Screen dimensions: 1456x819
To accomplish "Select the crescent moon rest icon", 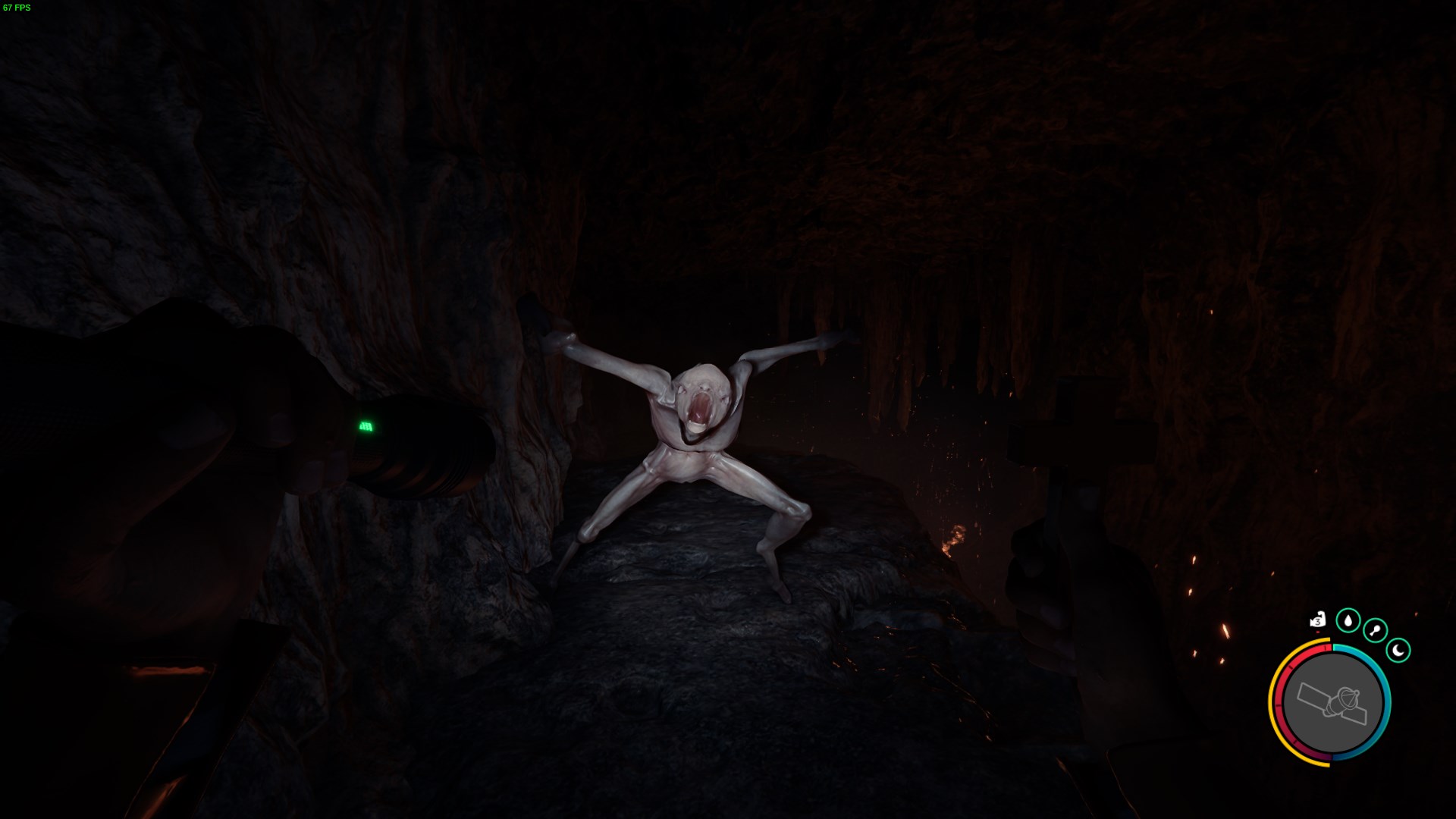I will 1398,650.
